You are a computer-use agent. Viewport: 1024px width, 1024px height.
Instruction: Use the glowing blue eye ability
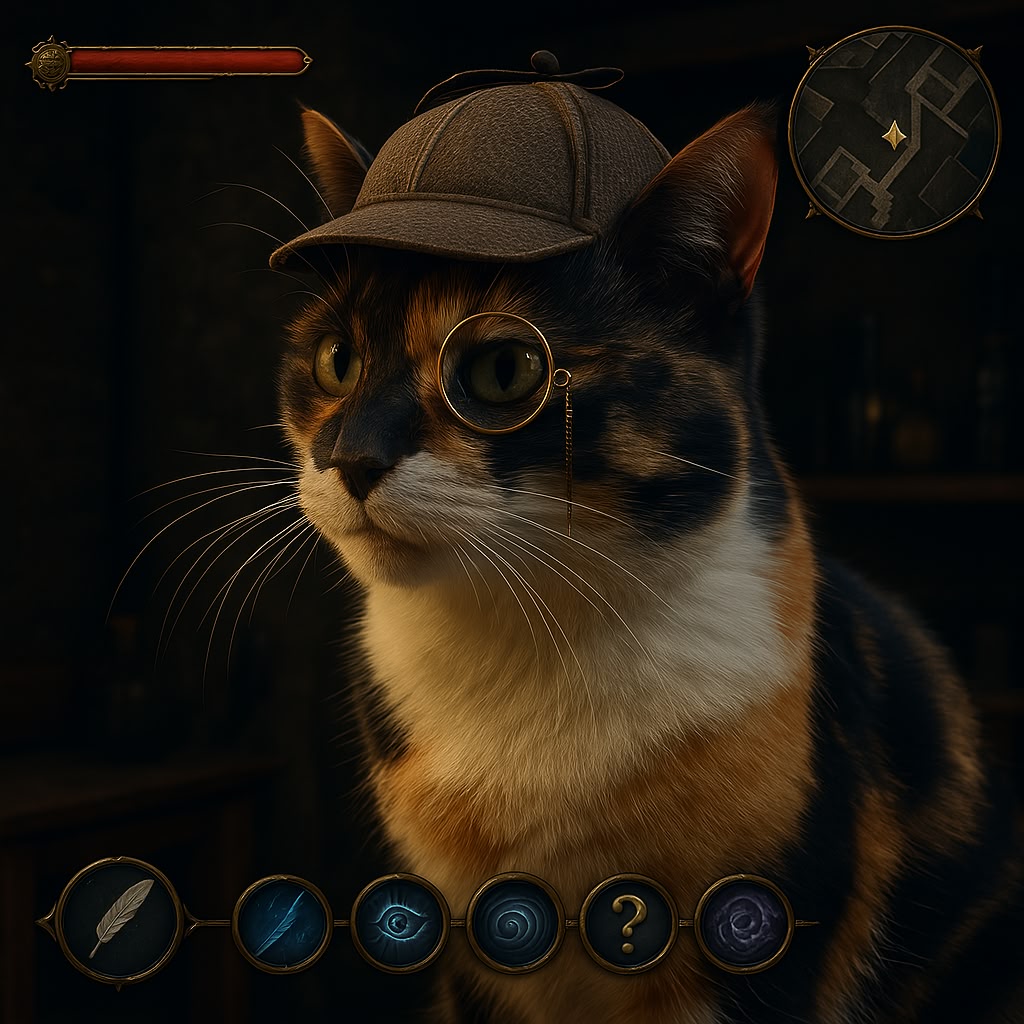[400, 923]
